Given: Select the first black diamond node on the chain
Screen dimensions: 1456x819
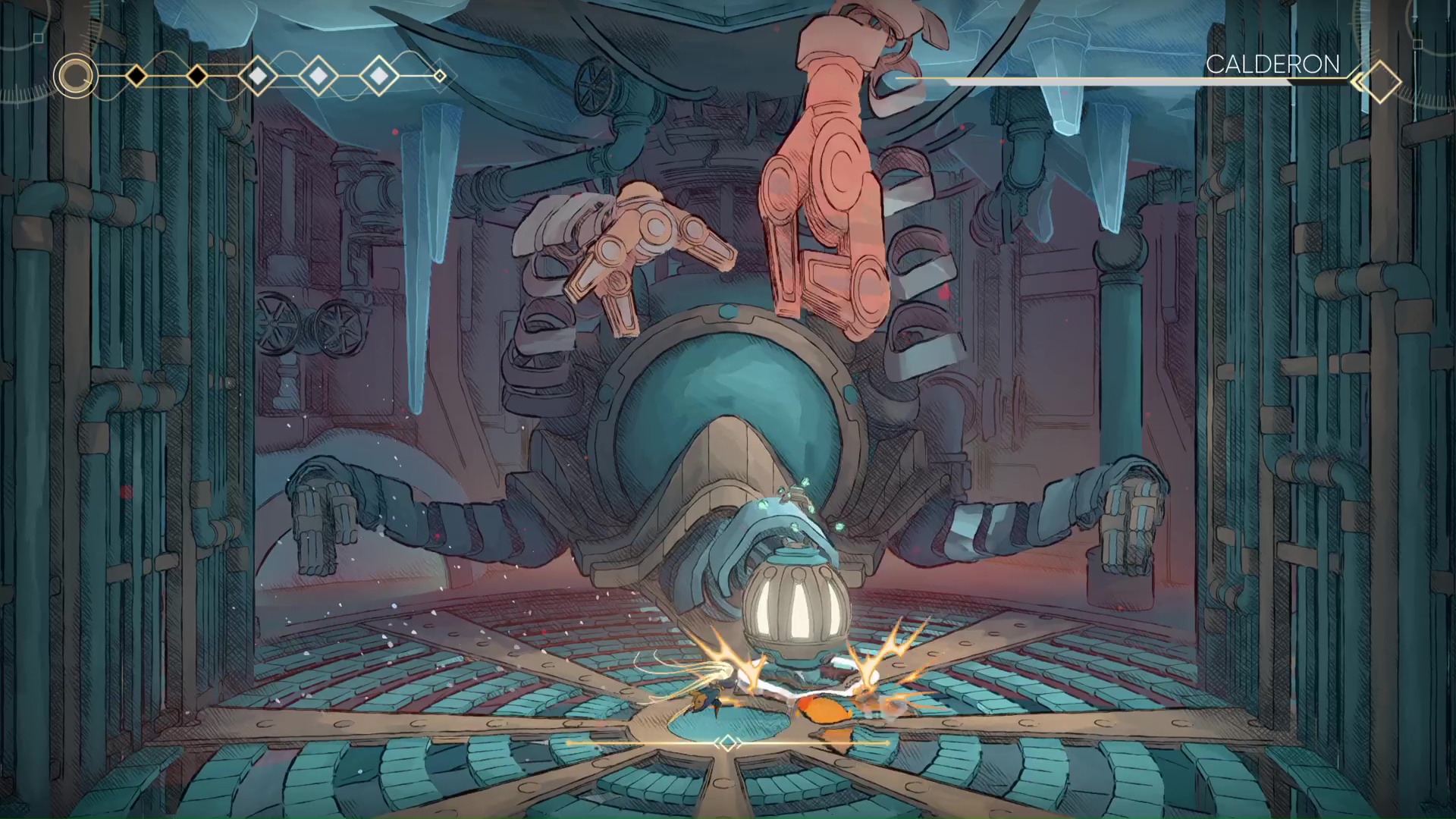Looking at the screenshot, I should tap(136, 76).
